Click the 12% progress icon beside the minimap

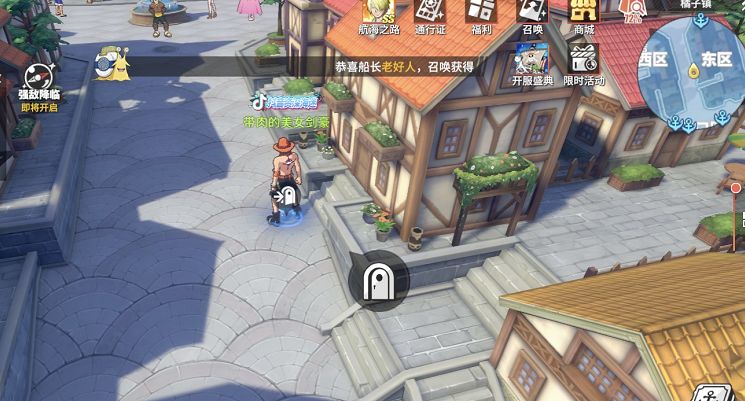point(631,12)
